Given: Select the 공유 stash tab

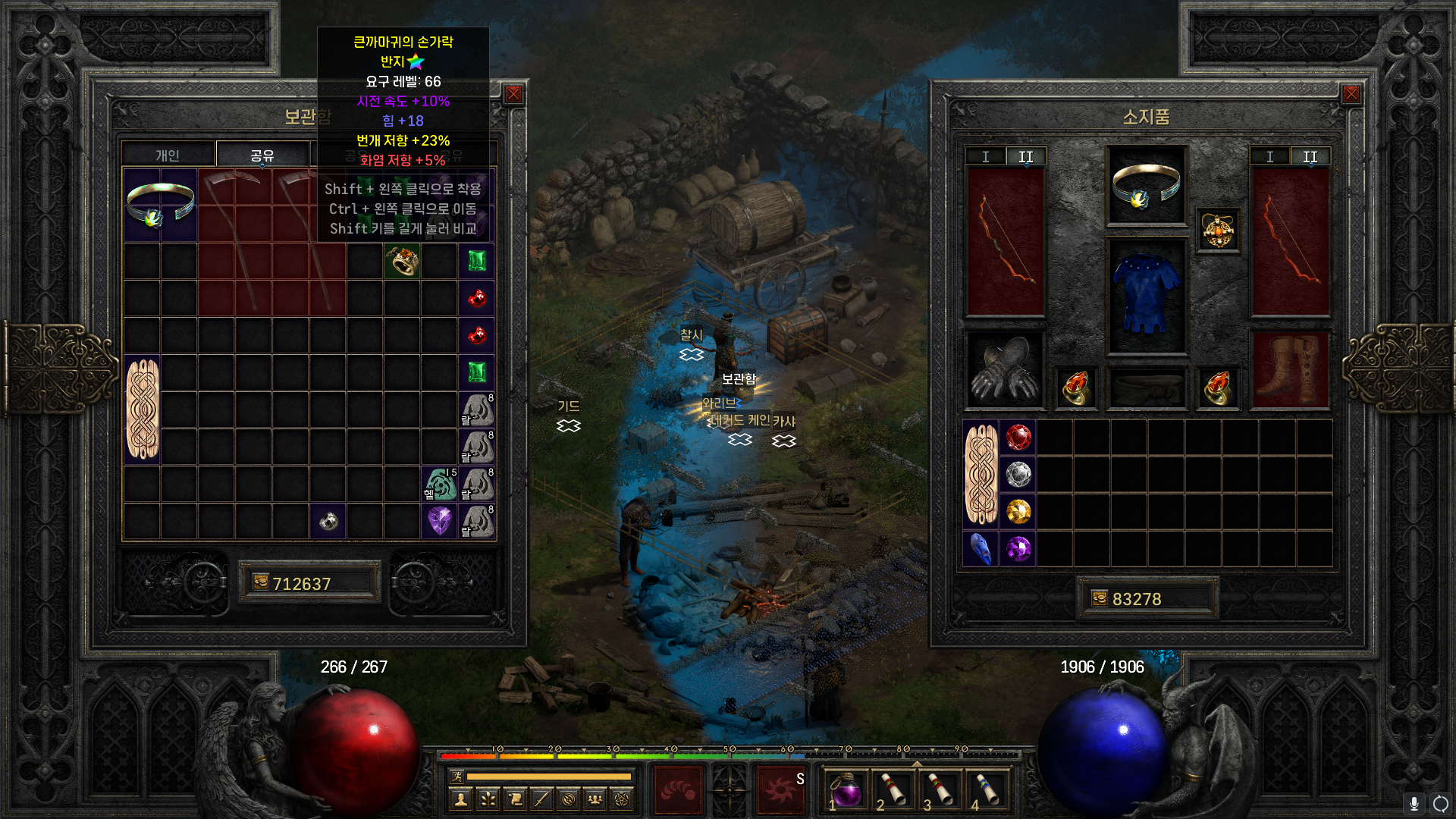Looking at the screenshot, I should pos(262,155).
